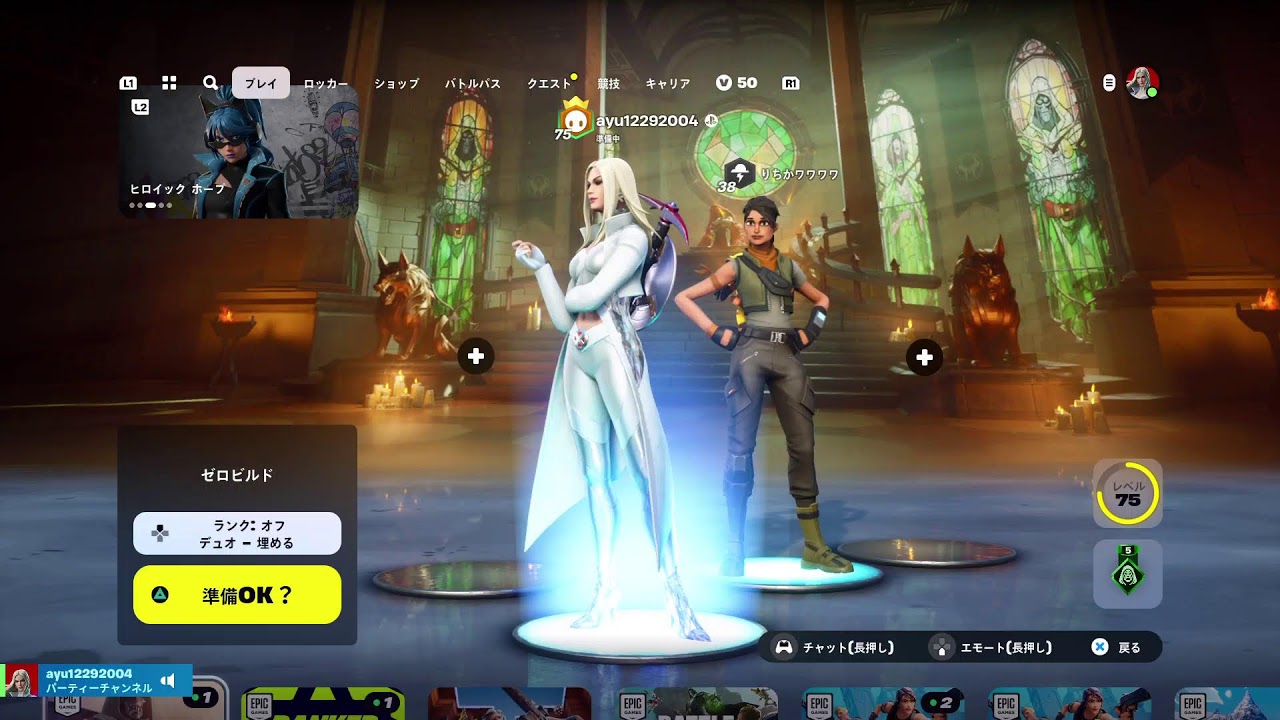
Task: Select the クエスト tab
Action: pyautogui.click(x=549, y=84)
